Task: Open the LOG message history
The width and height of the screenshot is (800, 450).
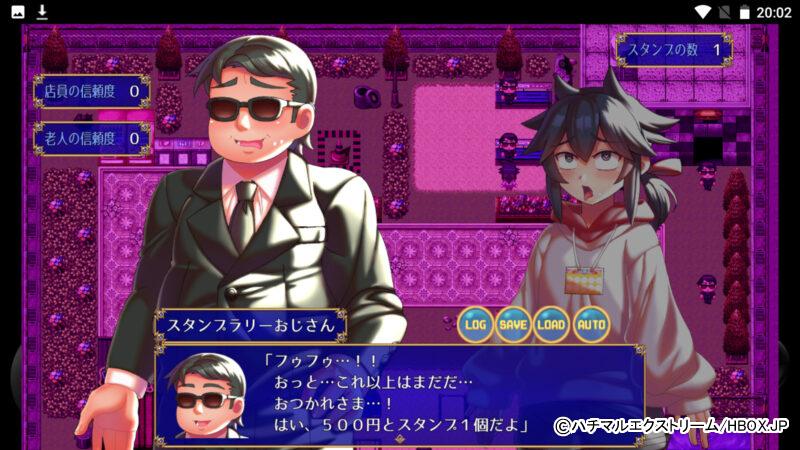Action: point(476,324)
